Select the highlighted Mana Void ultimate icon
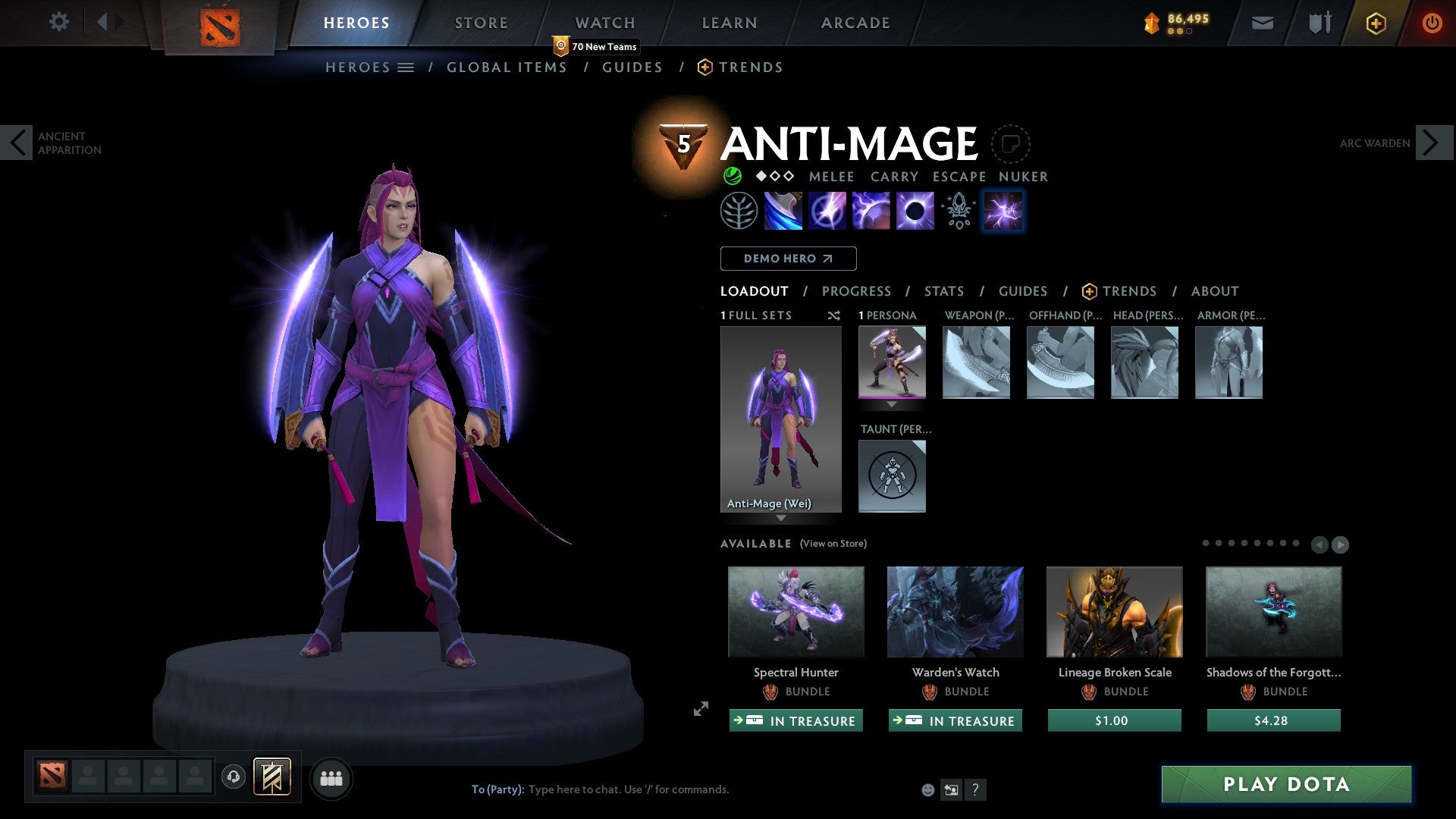 [1003, 211]
